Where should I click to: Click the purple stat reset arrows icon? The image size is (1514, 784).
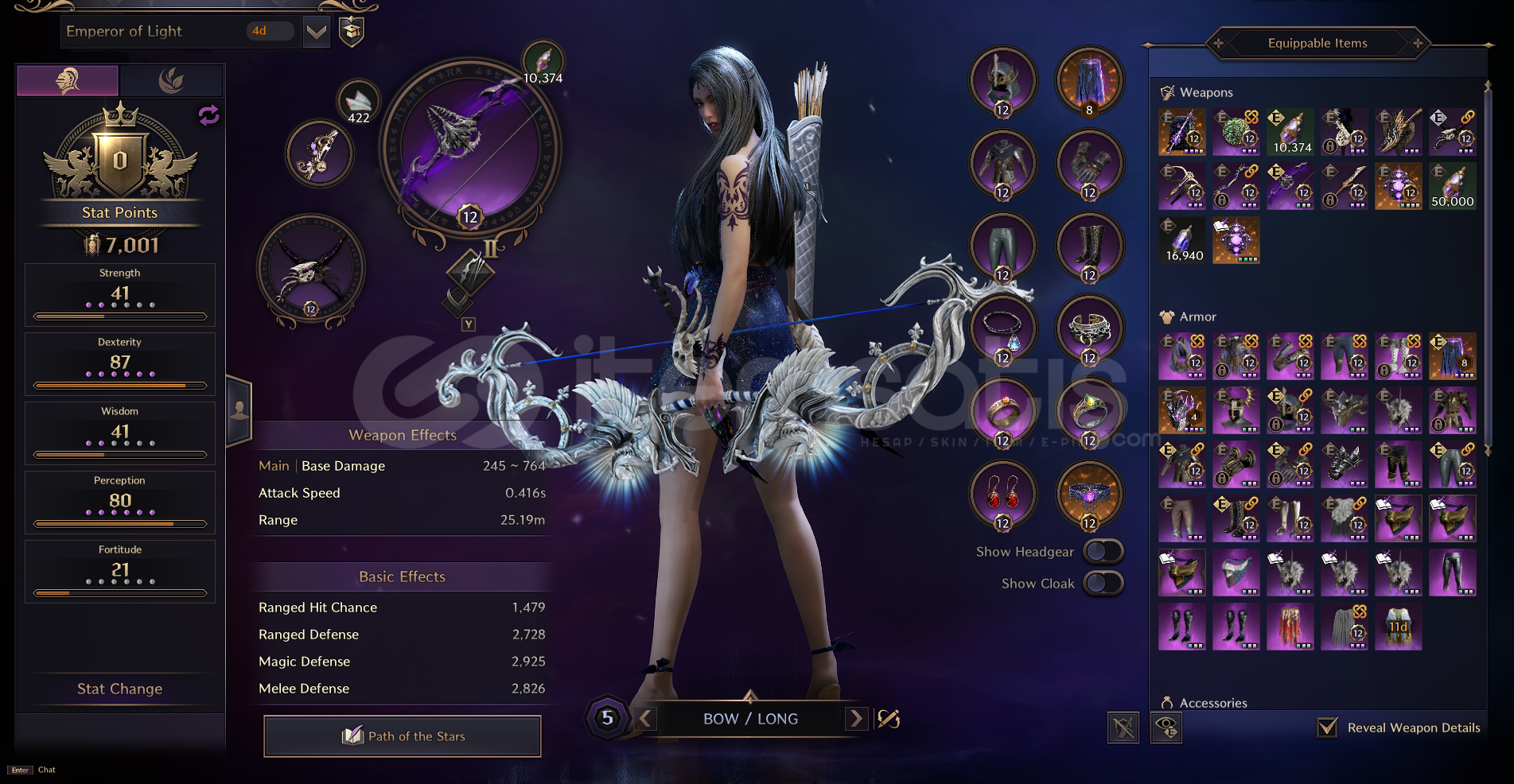(208, 116)
